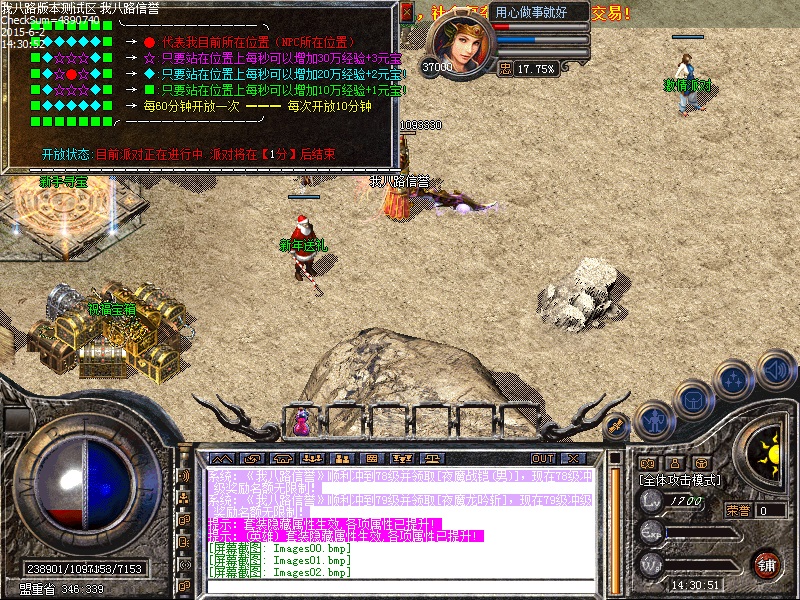Close the game with the X button beside OUT
The image size is (800, 600).
[x=574, y=459]
